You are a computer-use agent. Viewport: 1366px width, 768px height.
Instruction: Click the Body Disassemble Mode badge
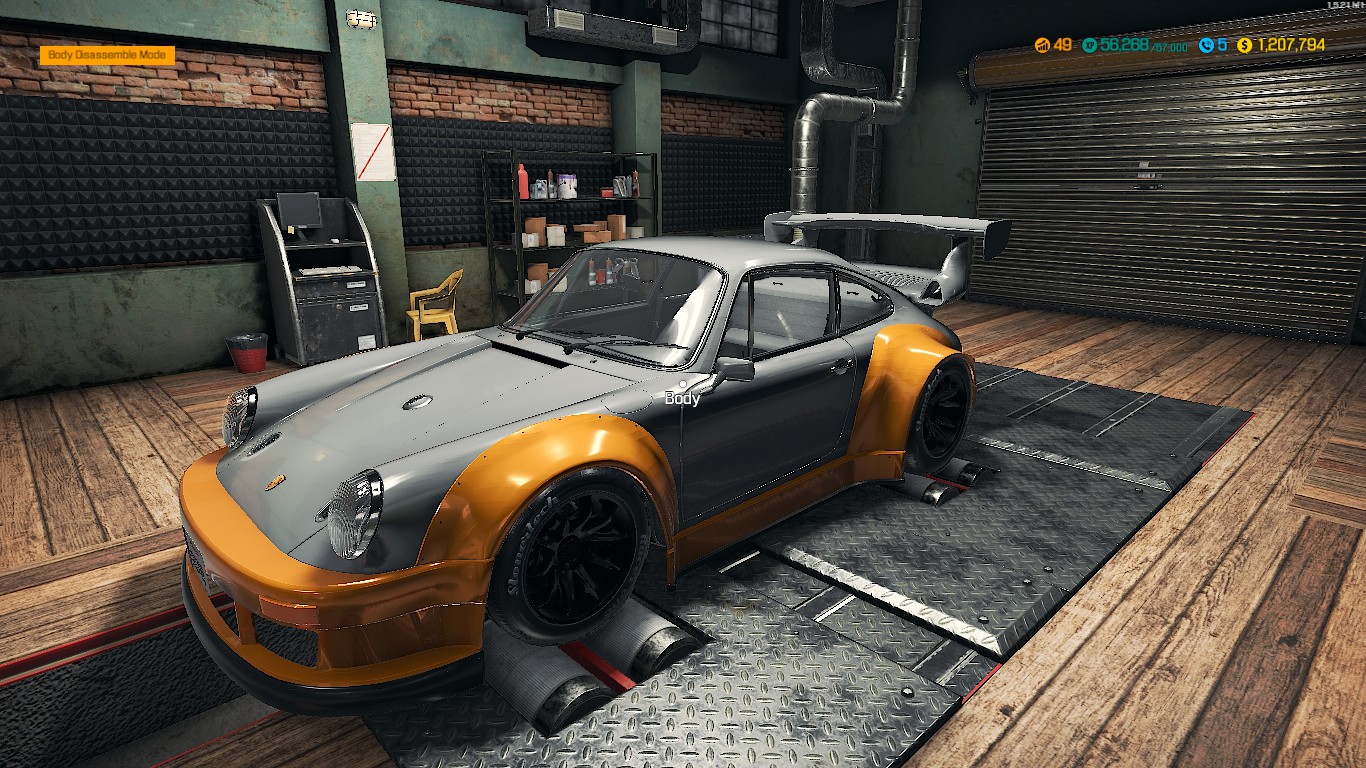pos(107,56)
